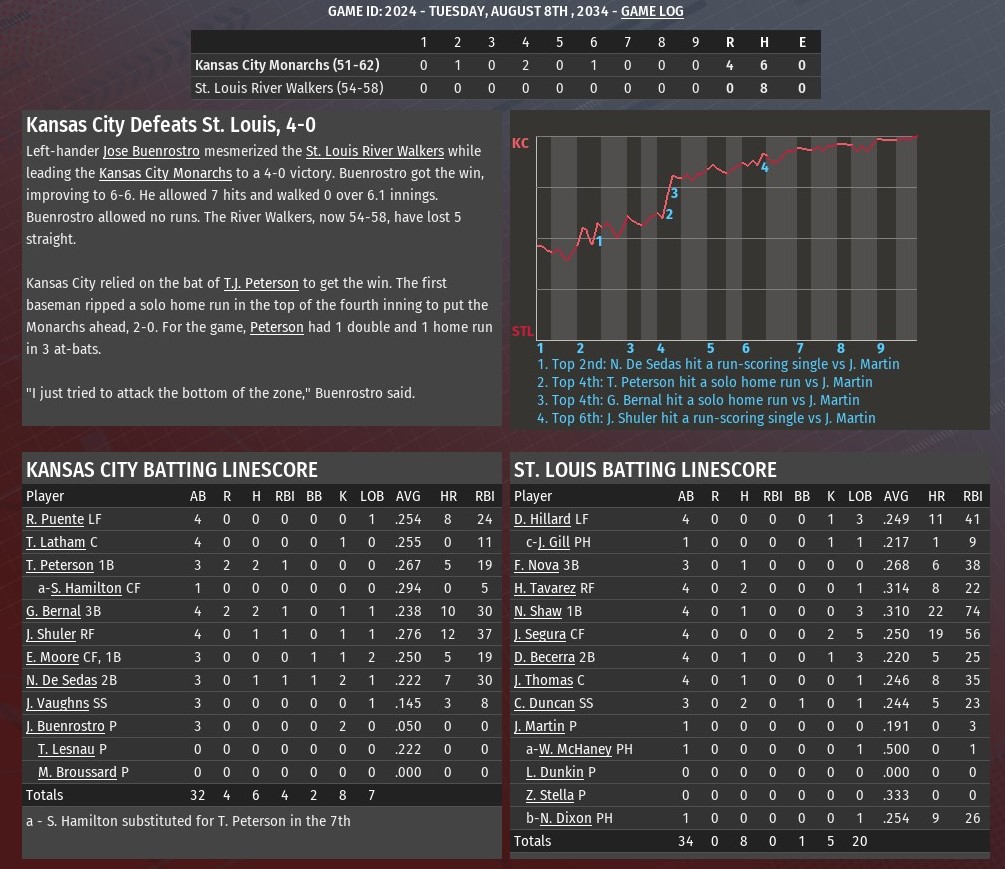1005x869 pixels.
Task: Open N. Dixon's player page
Action: (566, 818)
